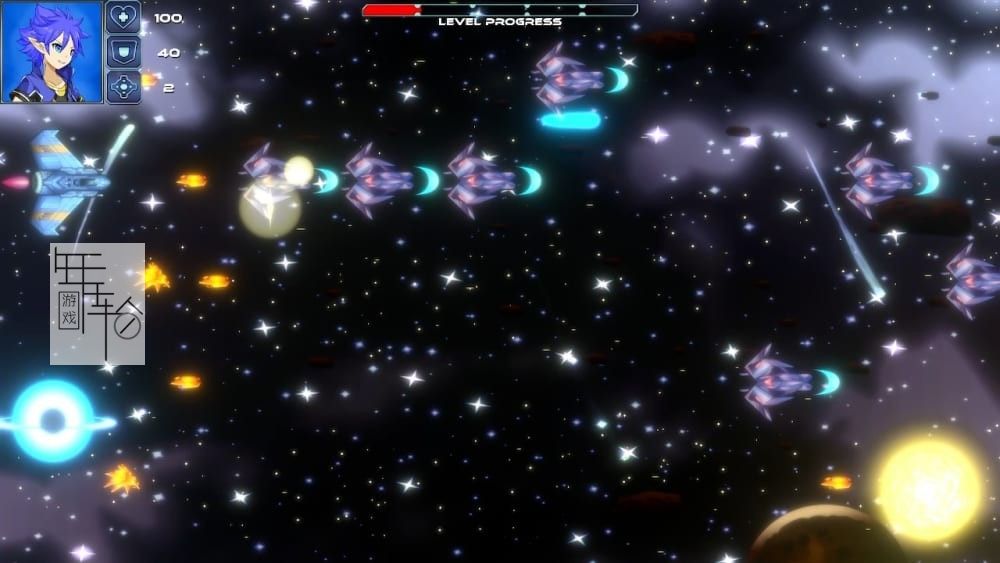Click the blue-haired pilot portrait
This screenshot has width=1000, height=563.
50,51
